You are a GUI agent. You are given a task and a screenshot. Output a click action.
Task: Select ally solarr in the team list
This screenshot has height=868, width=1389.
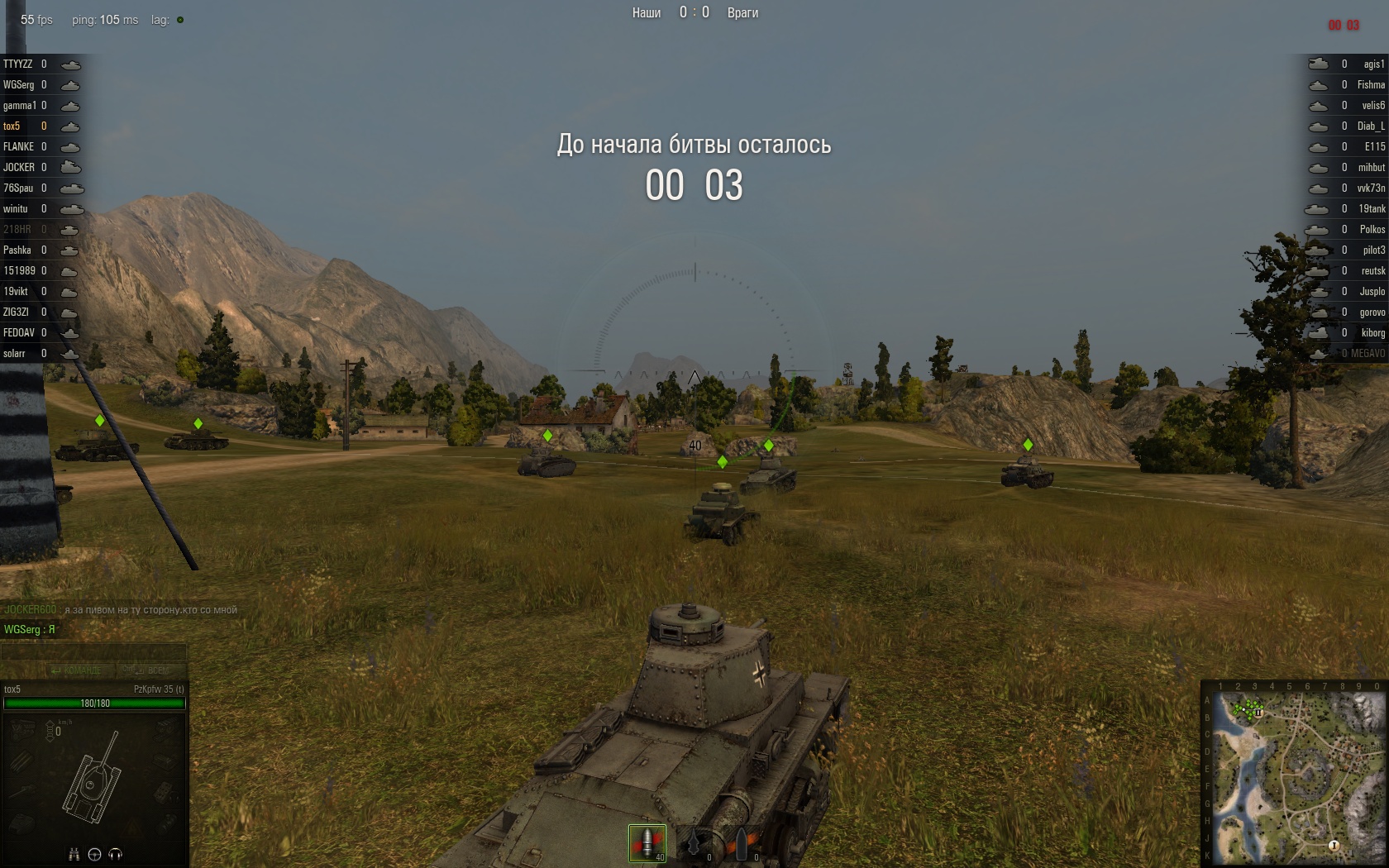(15, 354)
